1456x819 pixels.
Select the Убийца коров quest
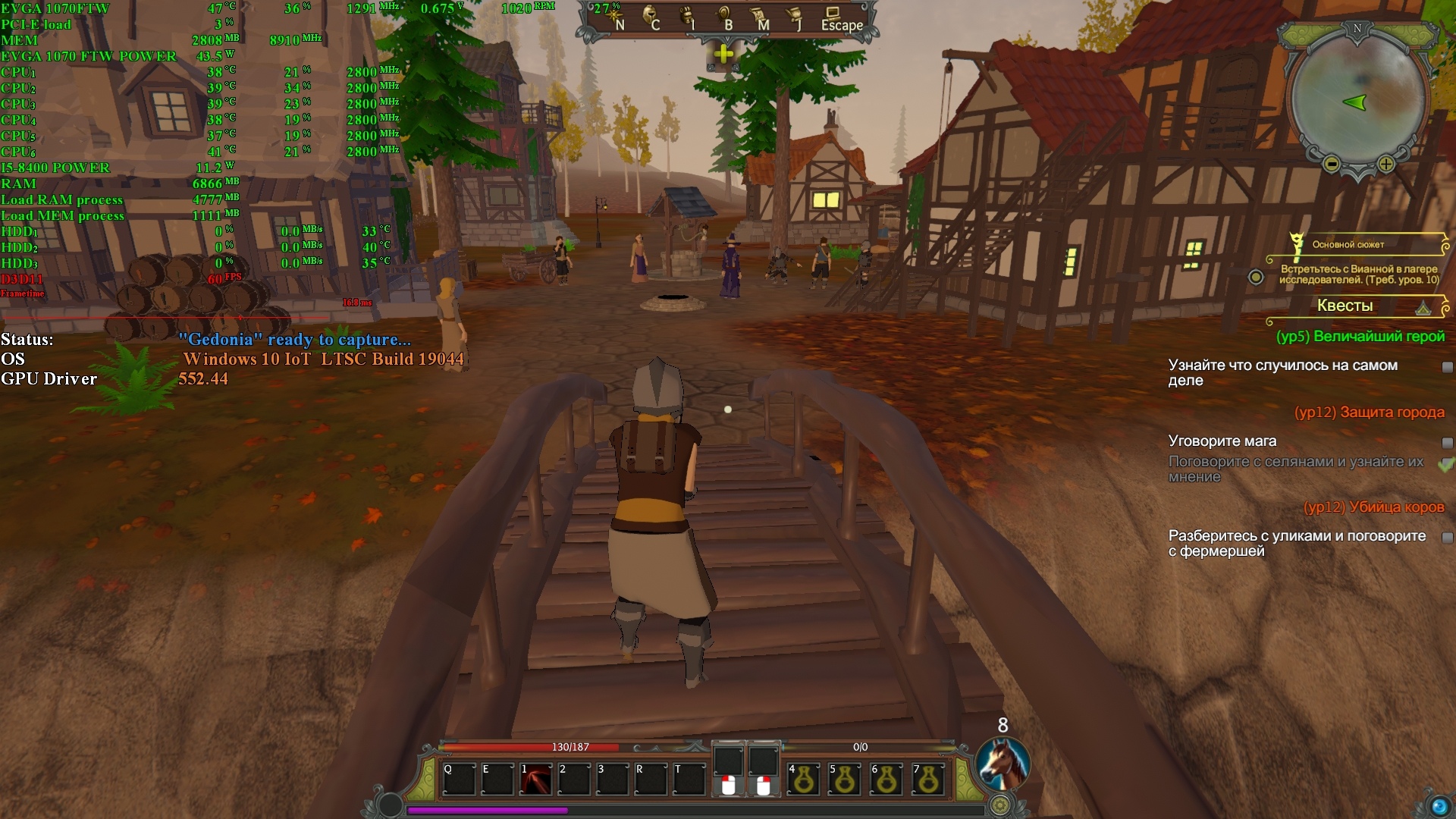(1373, 507)
